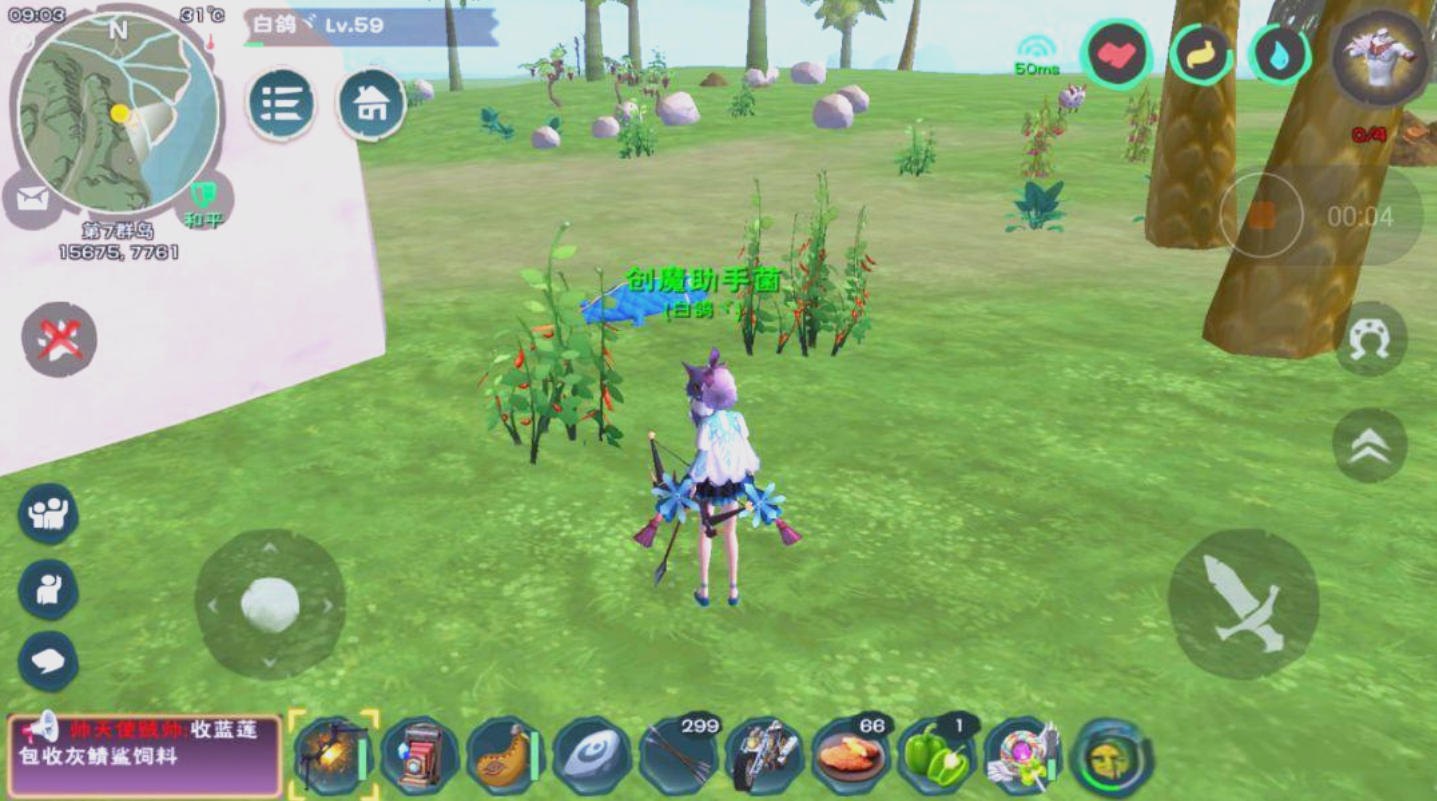
Task: Tap the house home button
Action: click(x=371, y=104)
